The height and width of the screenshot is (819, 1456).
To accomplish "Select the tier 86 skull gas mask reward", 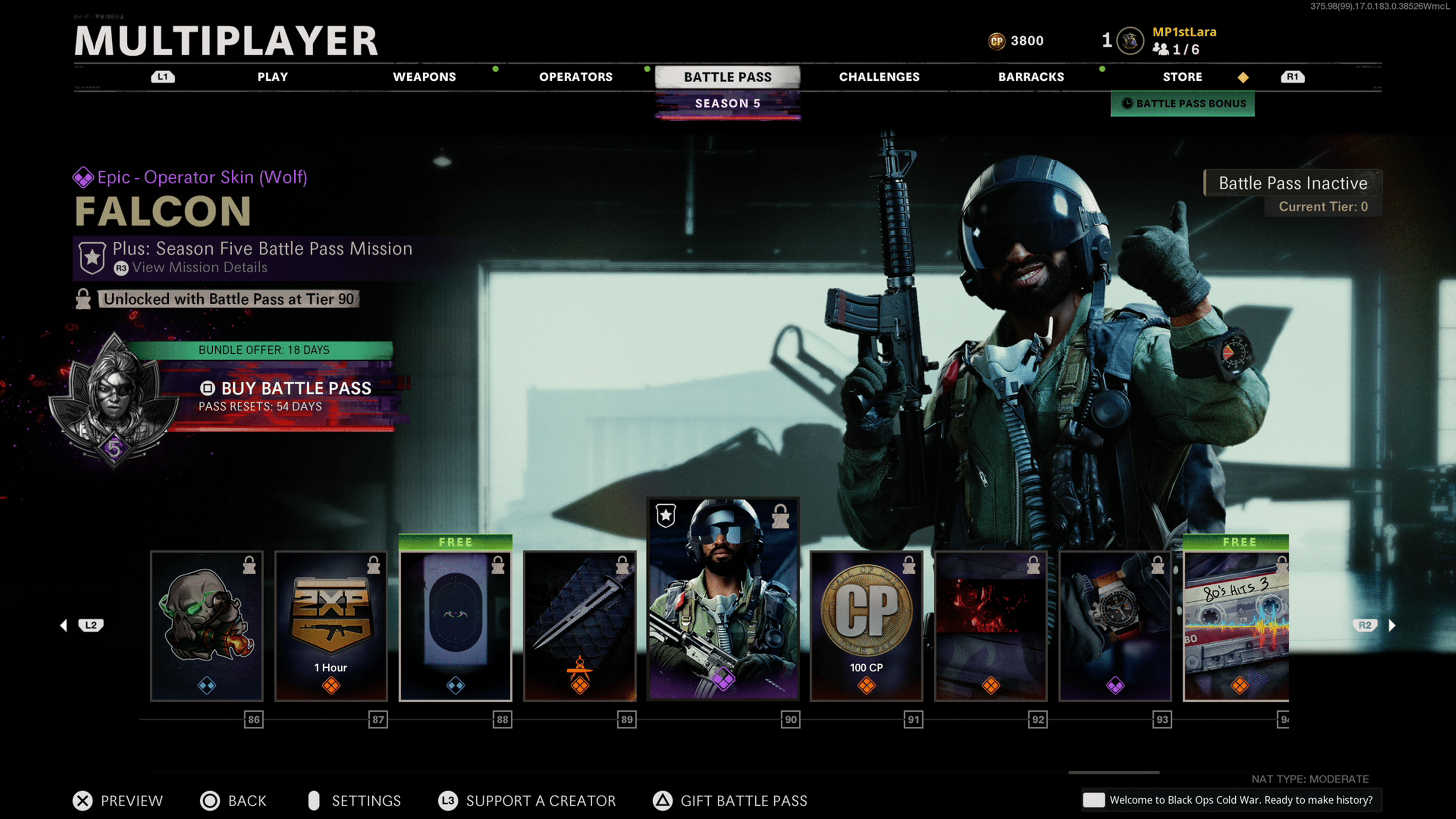I will (x=207, y=626).
